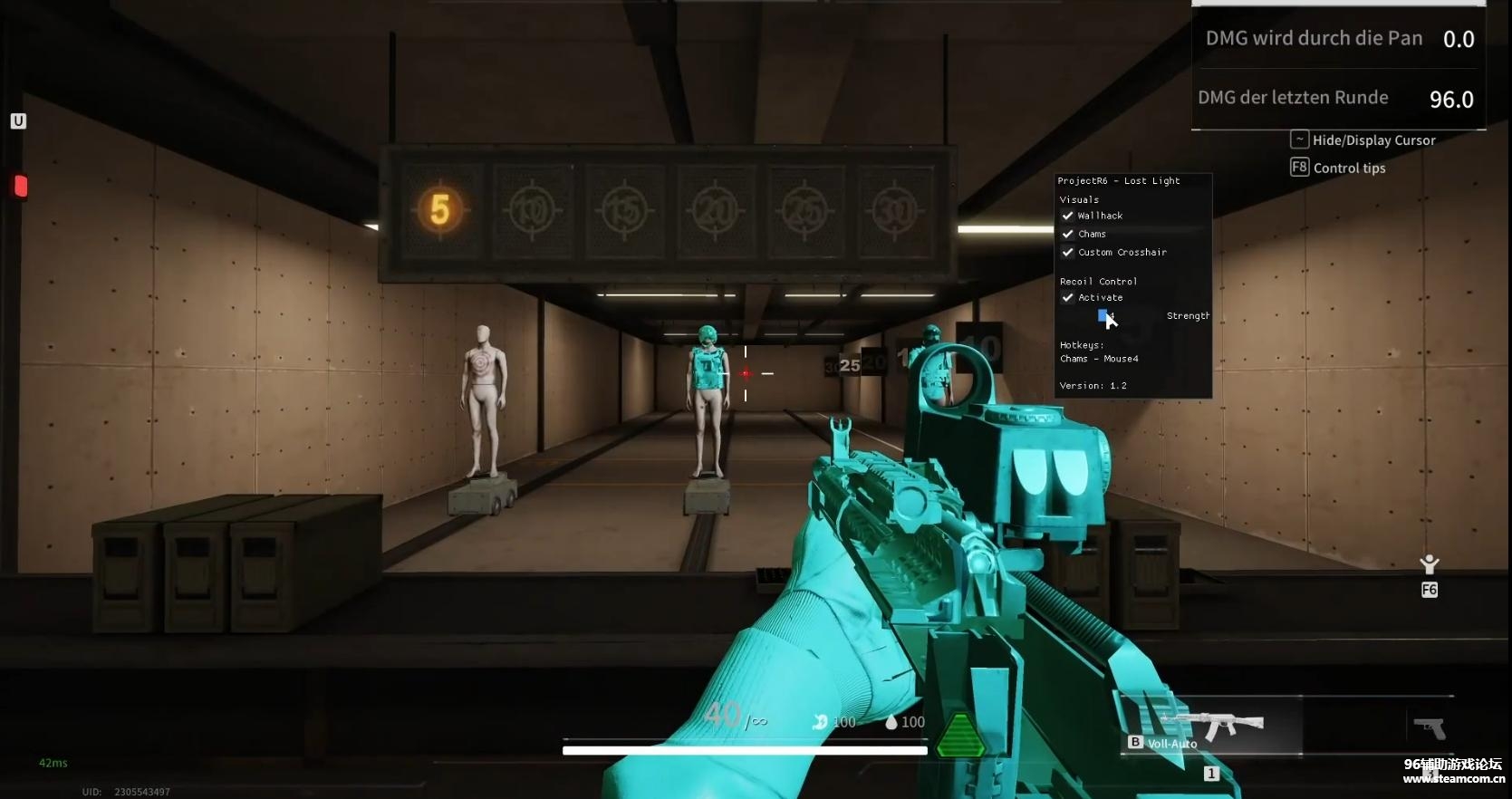Image resolution: width=1512 pixels, height=799 pixels.
Task: Disable the Custom Crosshair checkbox
Action: click(1068, 252)
